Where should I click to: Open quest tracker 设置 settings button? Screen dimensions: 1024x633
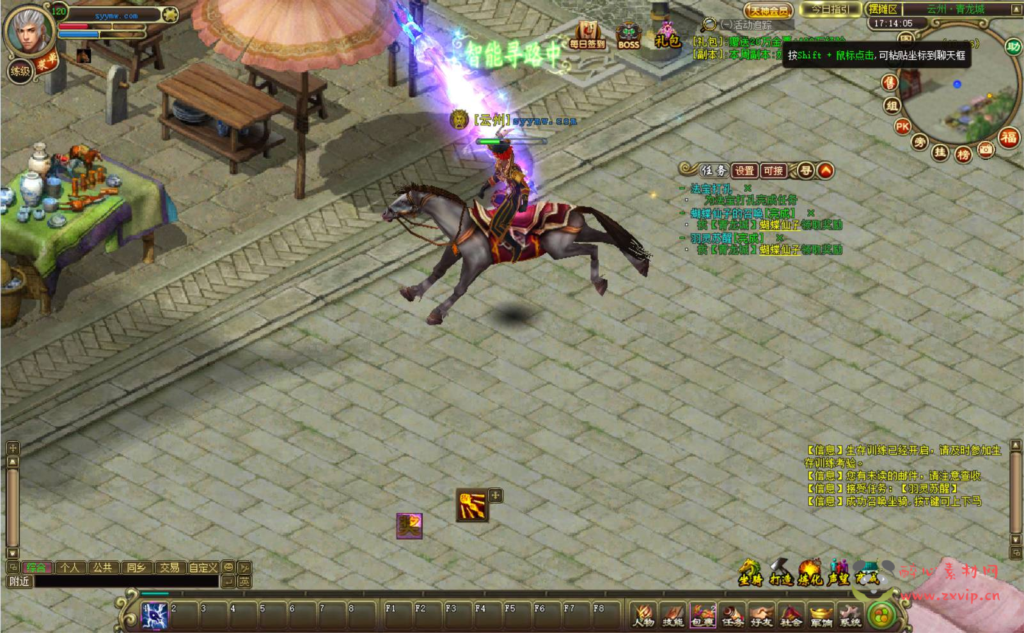(744, 170)
